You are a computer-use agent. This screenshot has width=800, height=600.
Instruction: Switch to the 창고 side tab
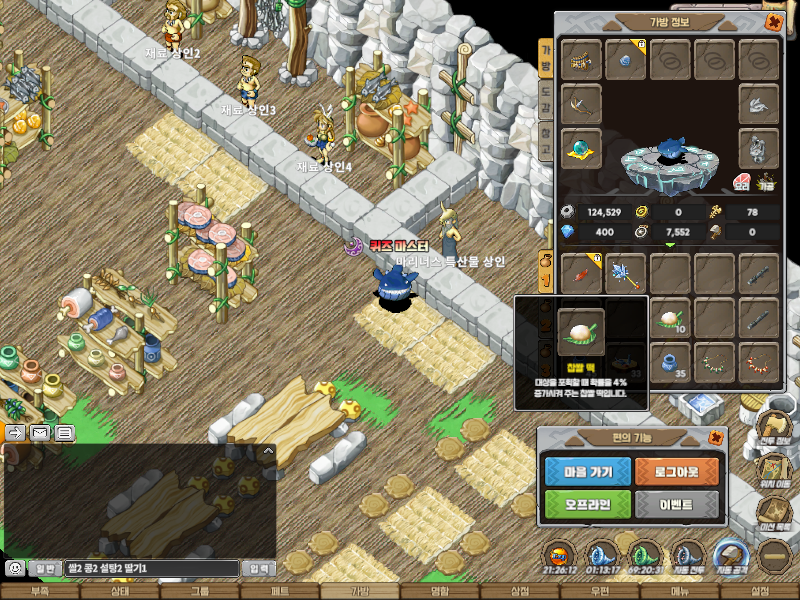click(x=546, y=139)
